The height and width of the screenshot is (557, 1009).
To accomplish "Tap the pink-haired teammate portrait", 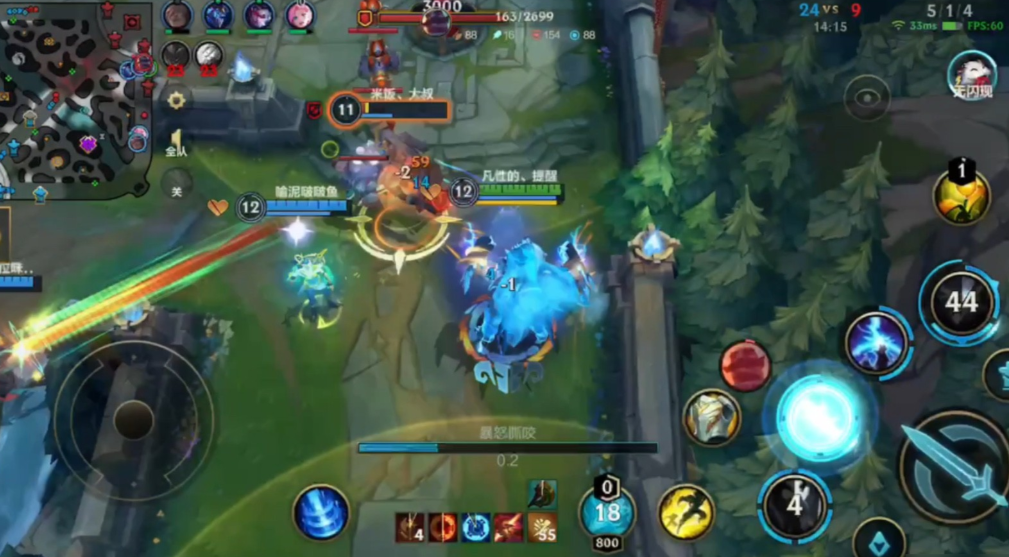I will [298, 16].
